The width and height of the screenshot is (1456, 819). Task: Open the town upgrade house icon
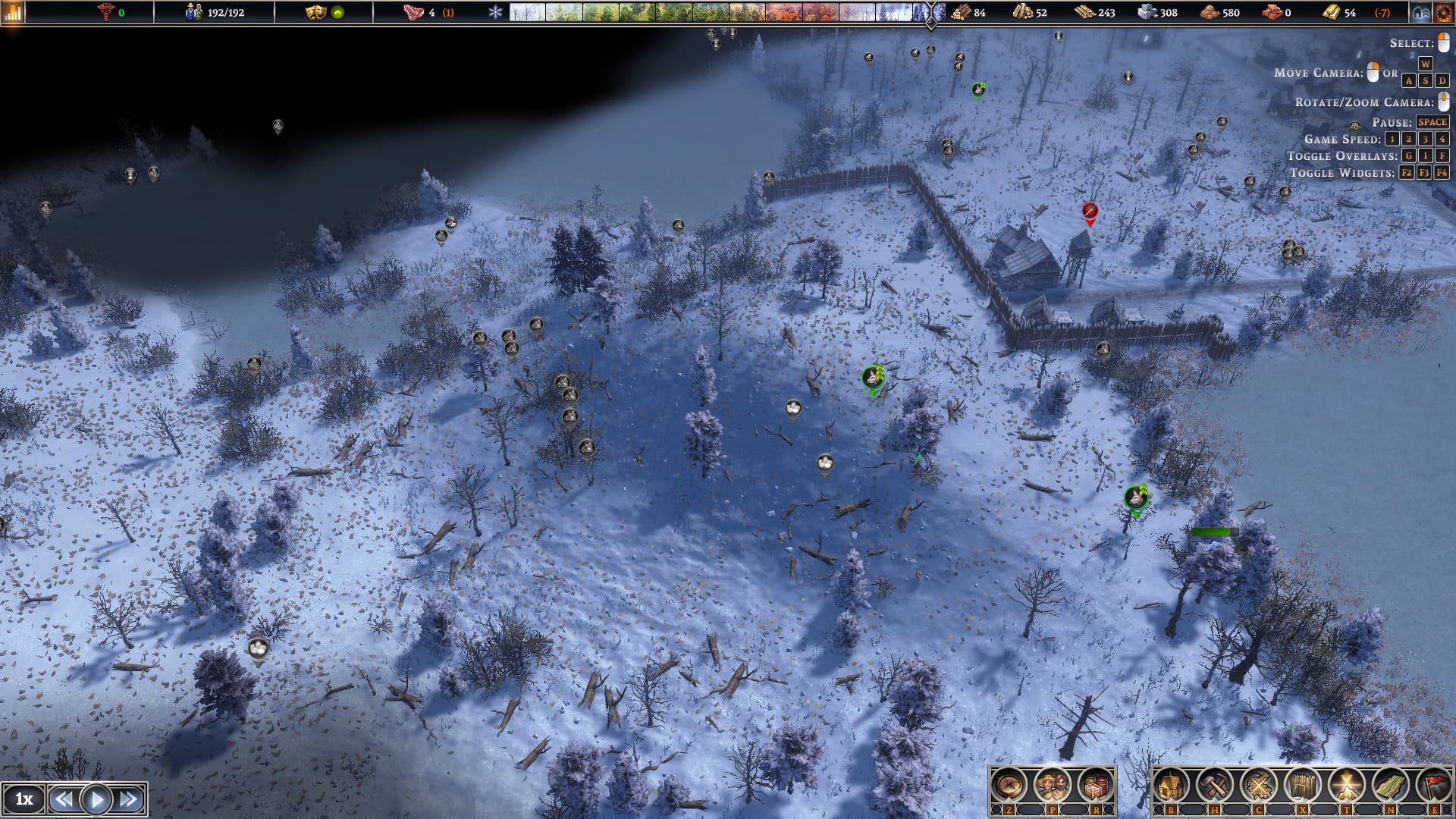pos(1421,12)
